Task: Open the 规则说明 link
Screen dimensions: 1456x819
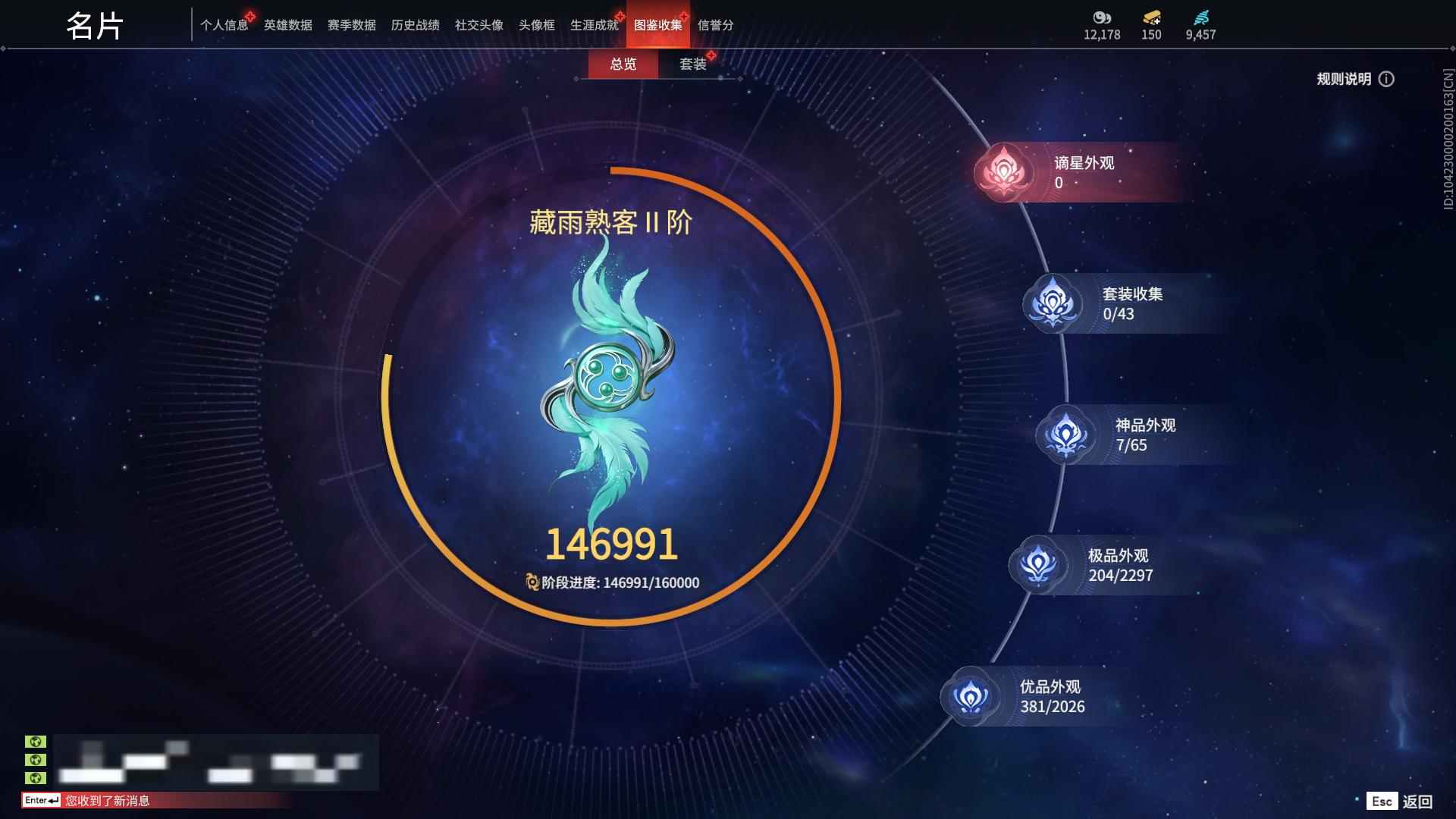Action: [1342, 79]
